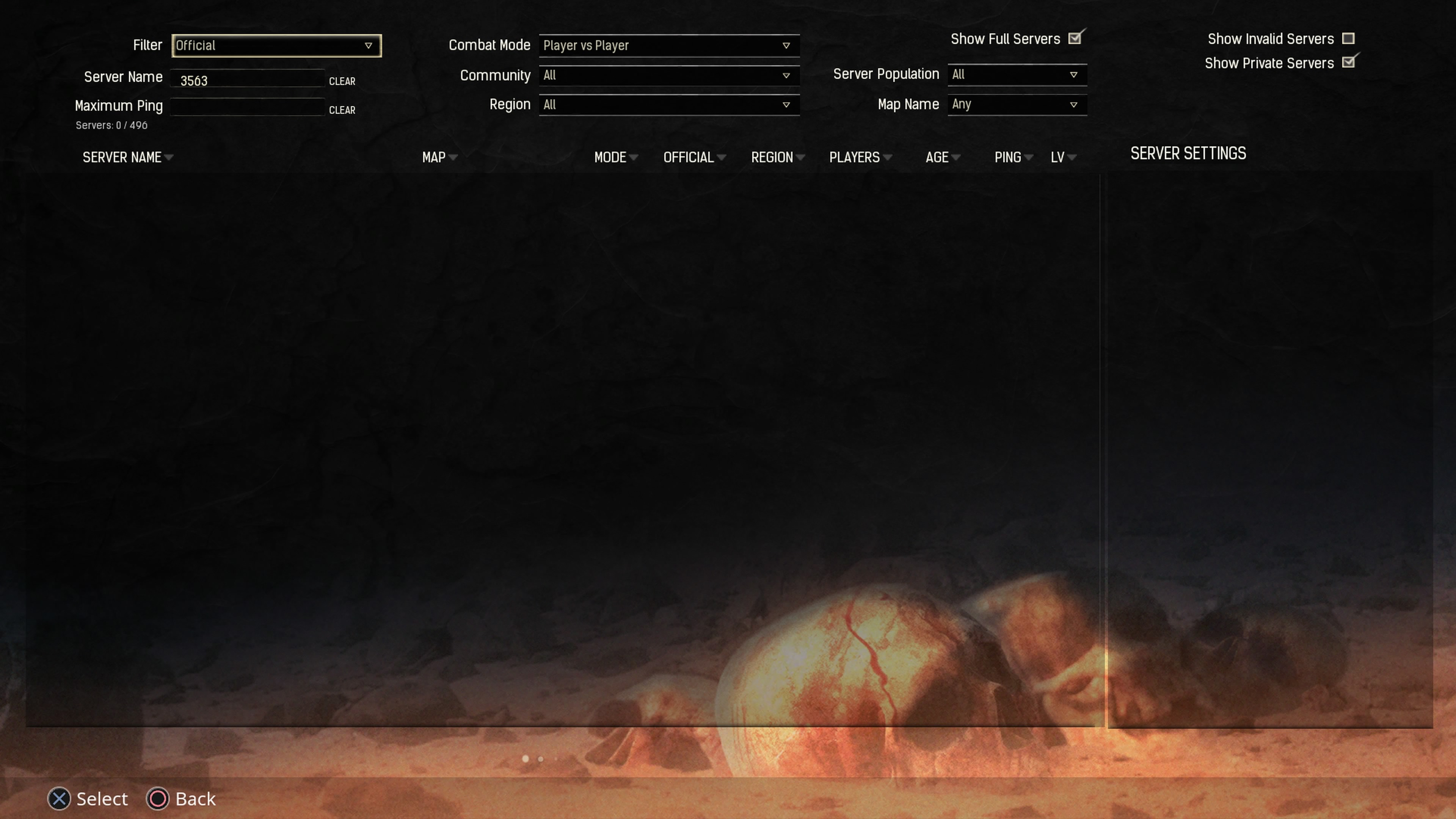Open the Combat Mode dropdown

[x=668, y=45]
